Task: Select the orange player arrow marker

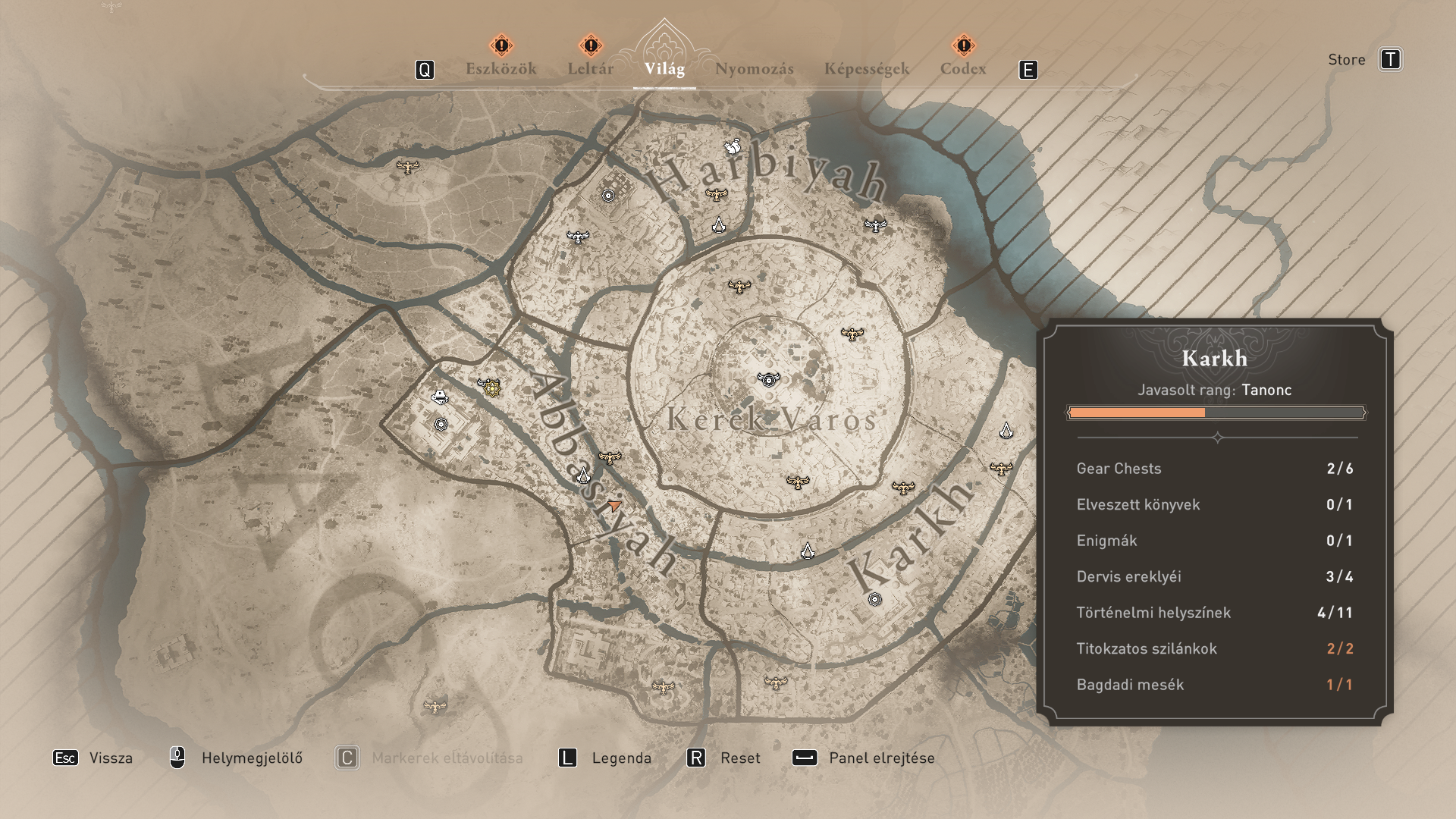Action: click(x=614, y=505)
